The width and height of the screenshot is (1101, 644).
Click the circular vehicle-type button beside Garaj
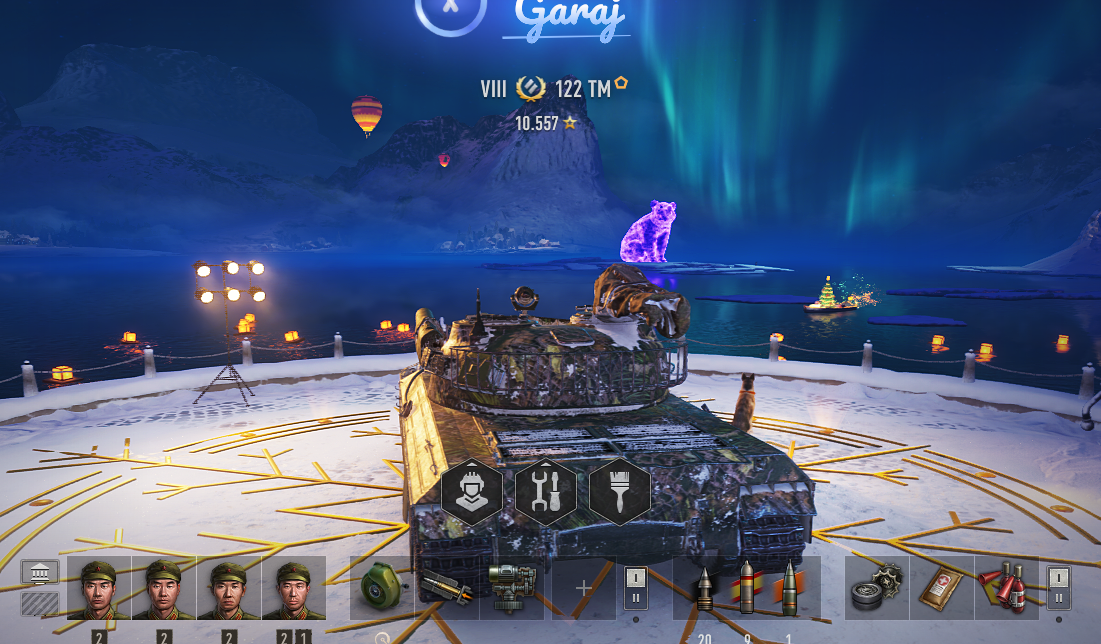450,10
